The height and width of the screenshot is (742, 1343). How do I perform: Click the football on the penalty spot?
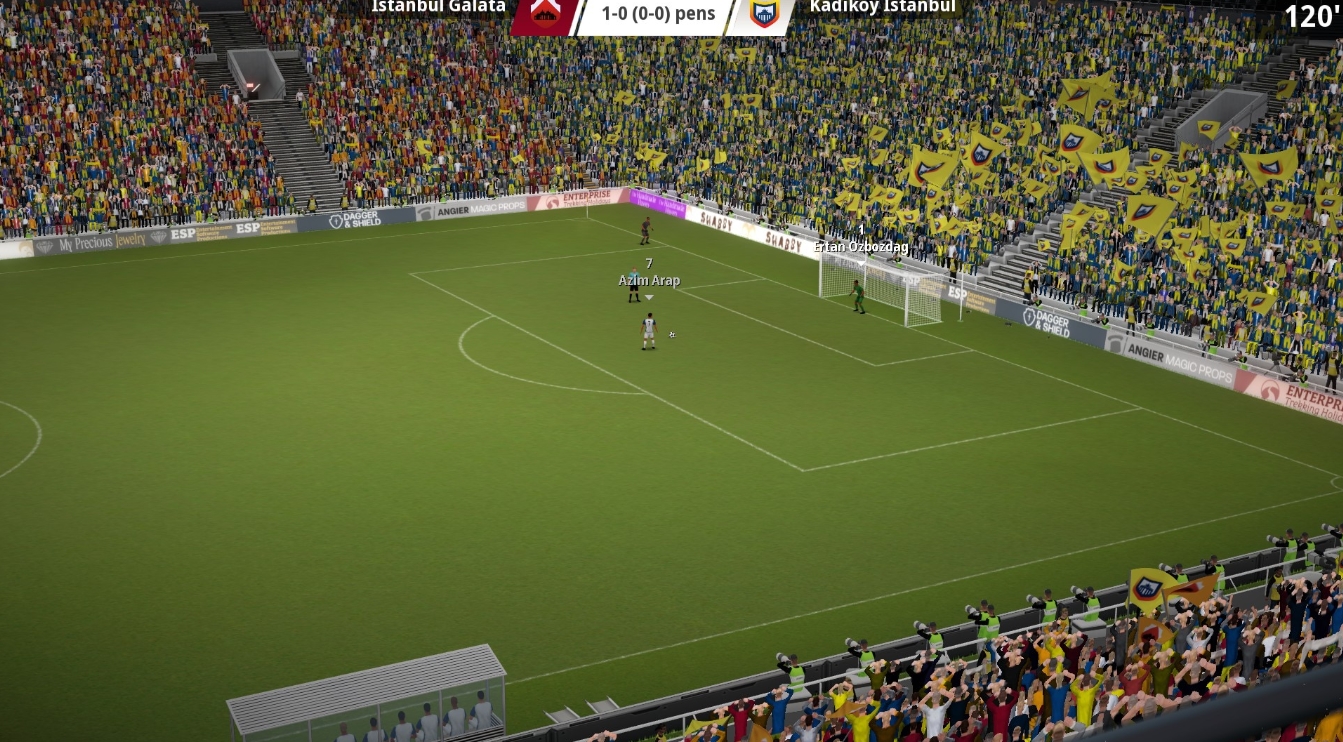[x=670, y=334]
